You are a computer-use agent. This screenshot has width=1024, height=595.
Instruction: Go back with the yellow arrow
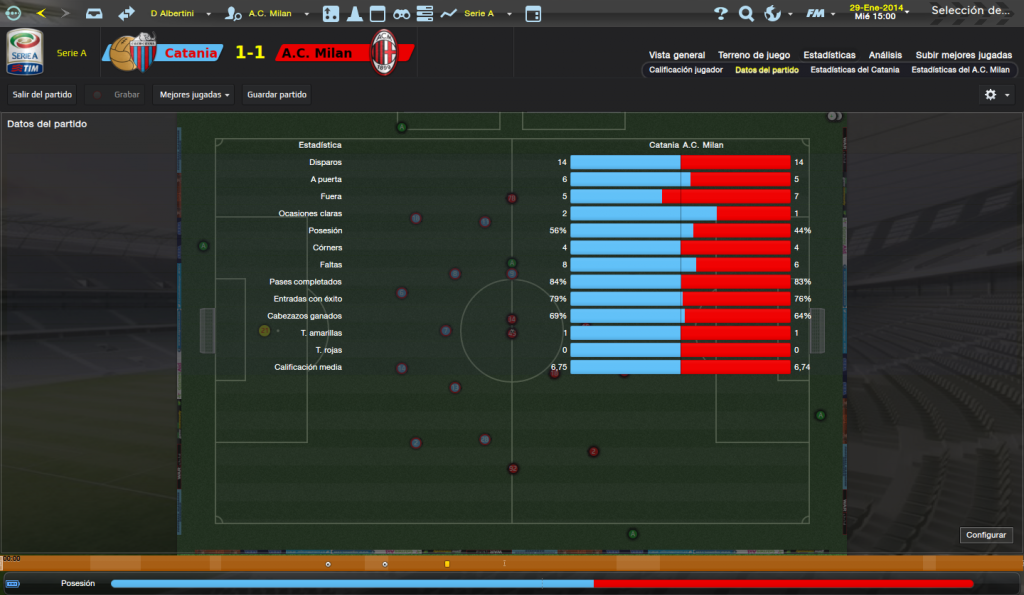[x=41, y=13]
